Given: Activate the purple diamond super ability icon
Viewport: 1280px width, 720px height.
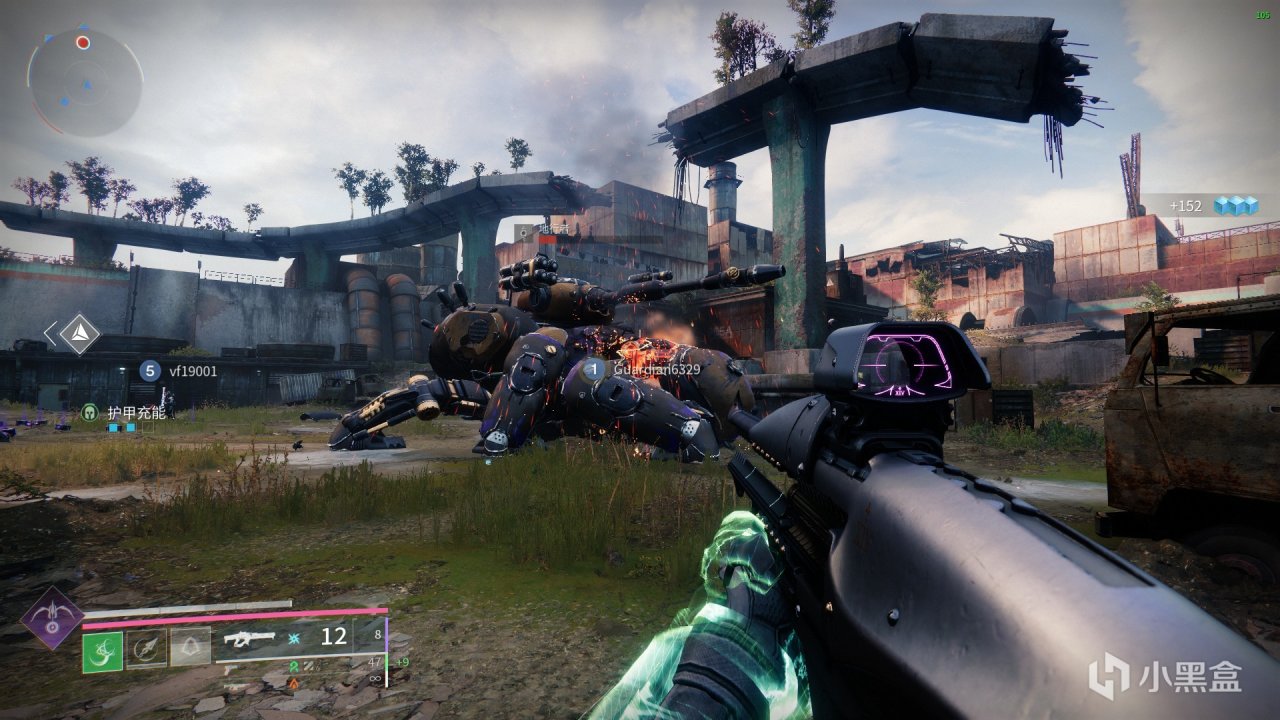Looking at the screenshot, I should [52, 617].
